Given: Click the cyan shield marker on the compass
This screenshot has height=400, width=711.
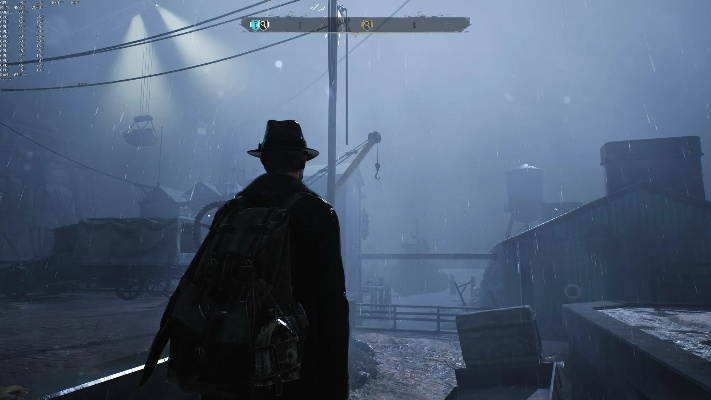Looking at the screenshot, I should 255,24.
